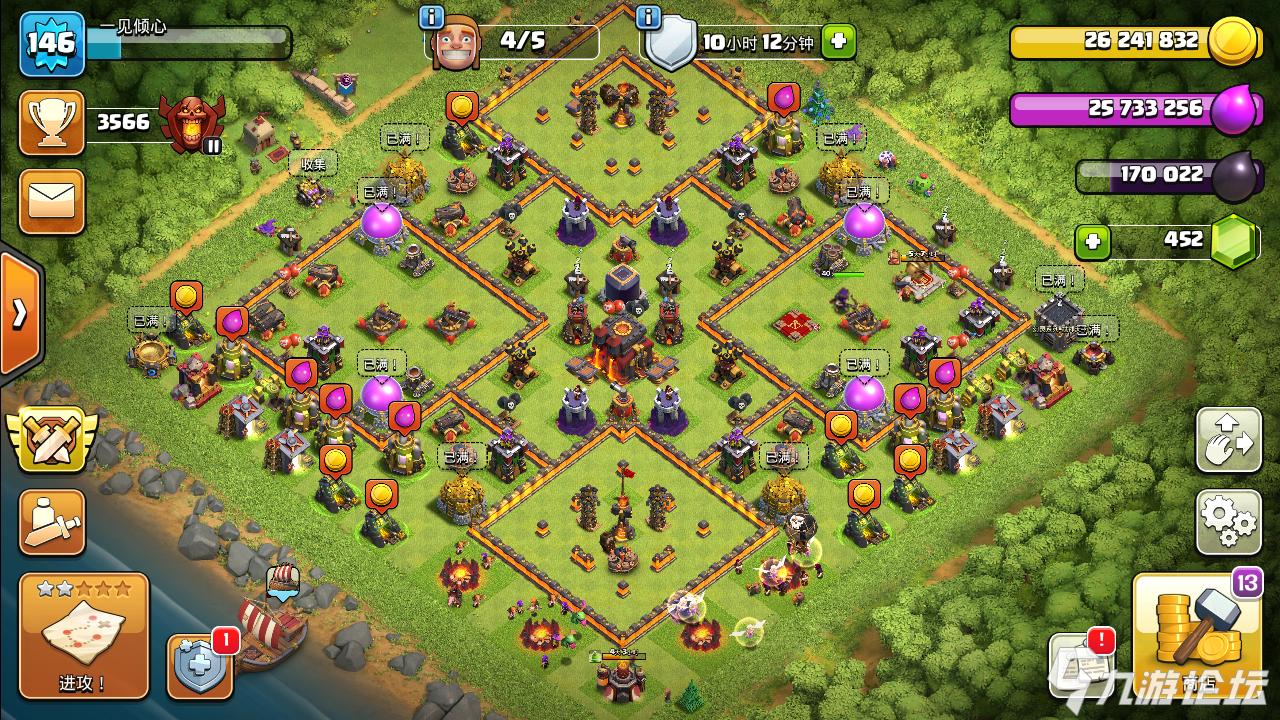
Task: Open the player level 146 badge
Action: tap(51, 43)
